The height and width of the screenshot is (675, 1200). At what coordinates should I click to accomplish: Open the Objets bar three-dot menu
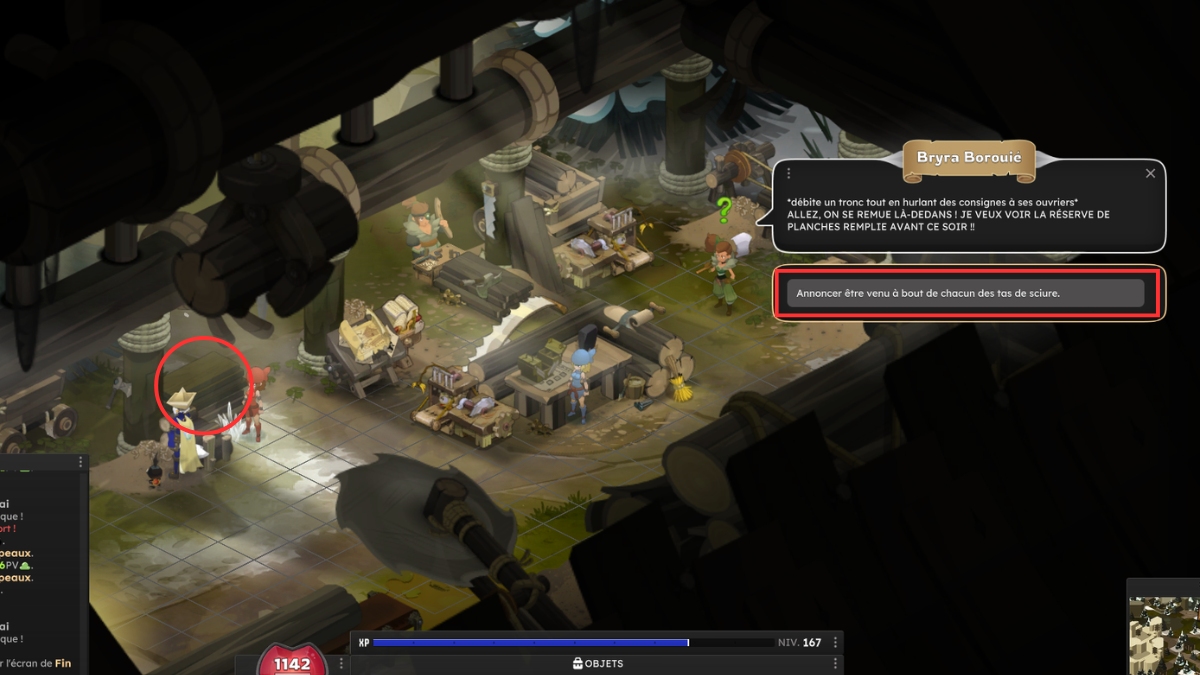click(x=836, y=664)
